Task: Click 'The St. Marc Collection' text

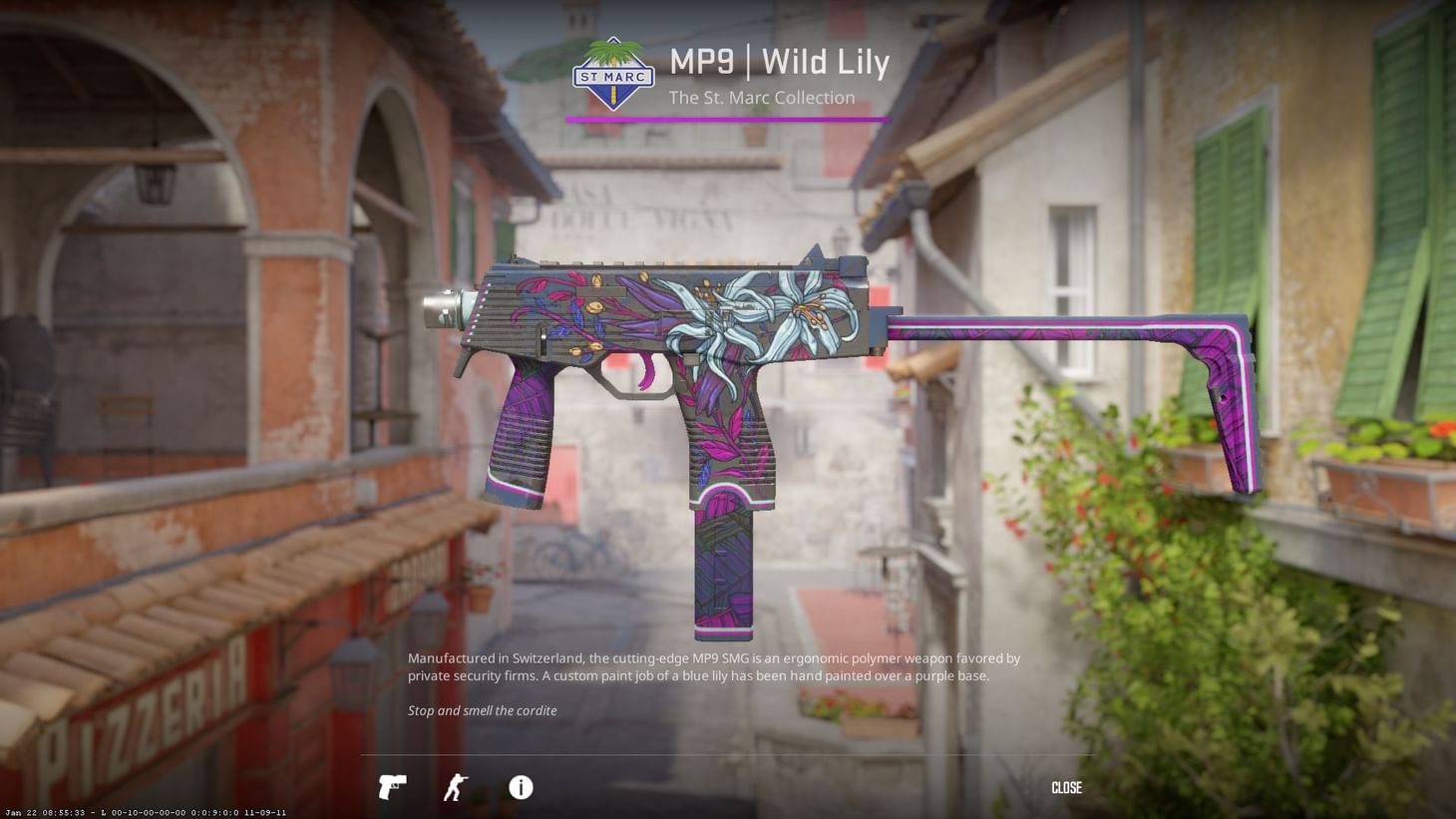Action: pyautogui.click(x=762, y=97)
